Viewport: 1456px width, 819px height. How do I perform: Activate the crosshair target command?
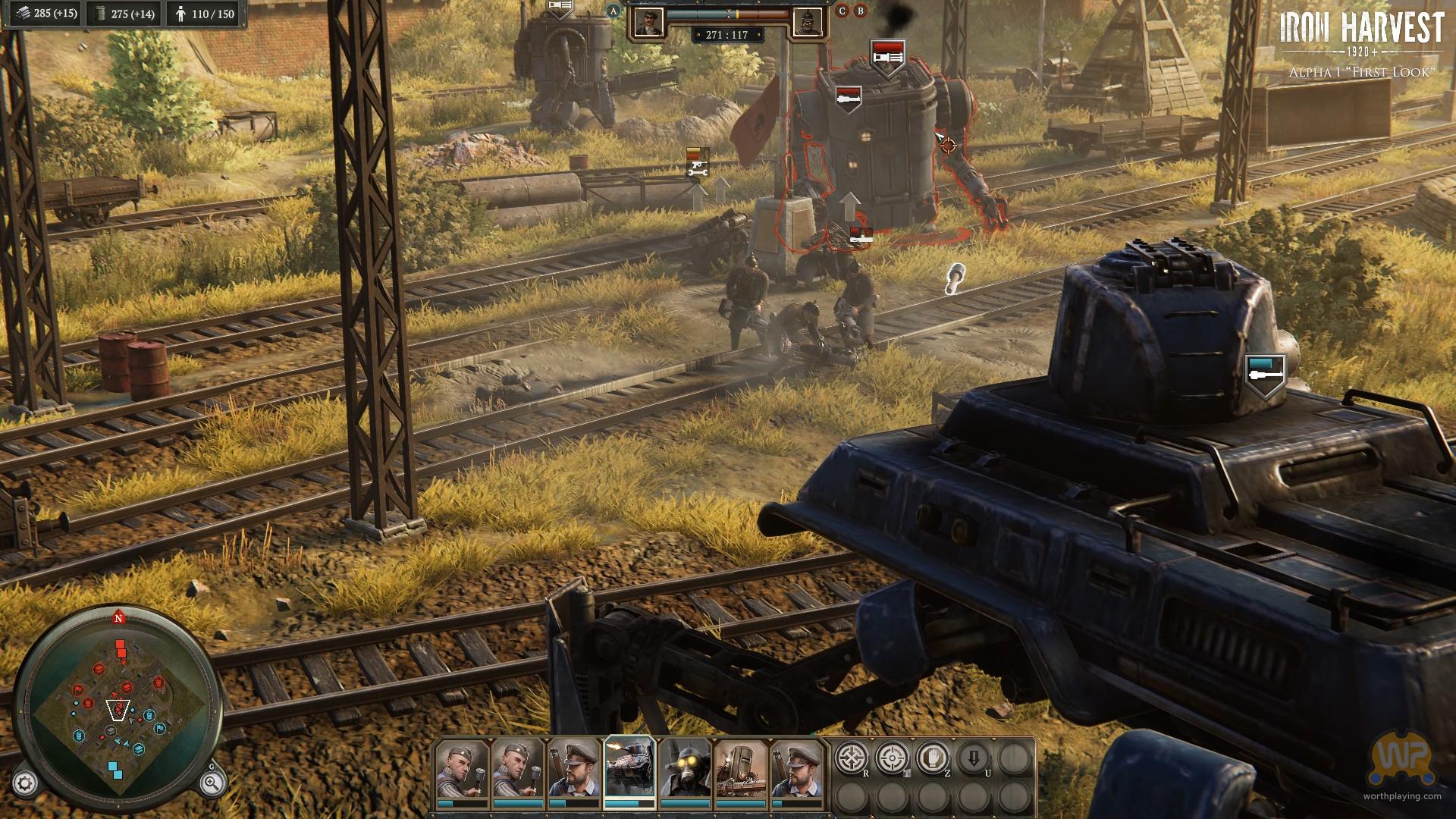click(893, 758)
